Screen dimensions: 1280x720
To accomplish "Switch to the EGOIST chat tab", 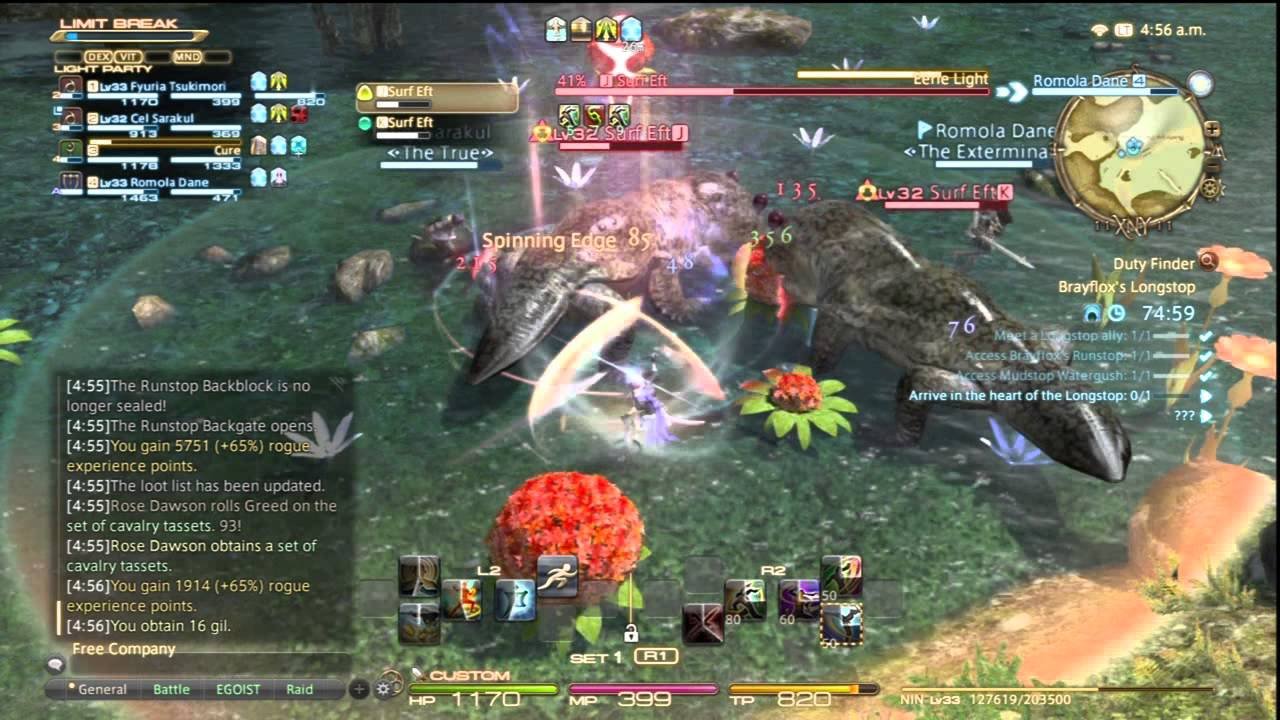I will pos(238,688).
